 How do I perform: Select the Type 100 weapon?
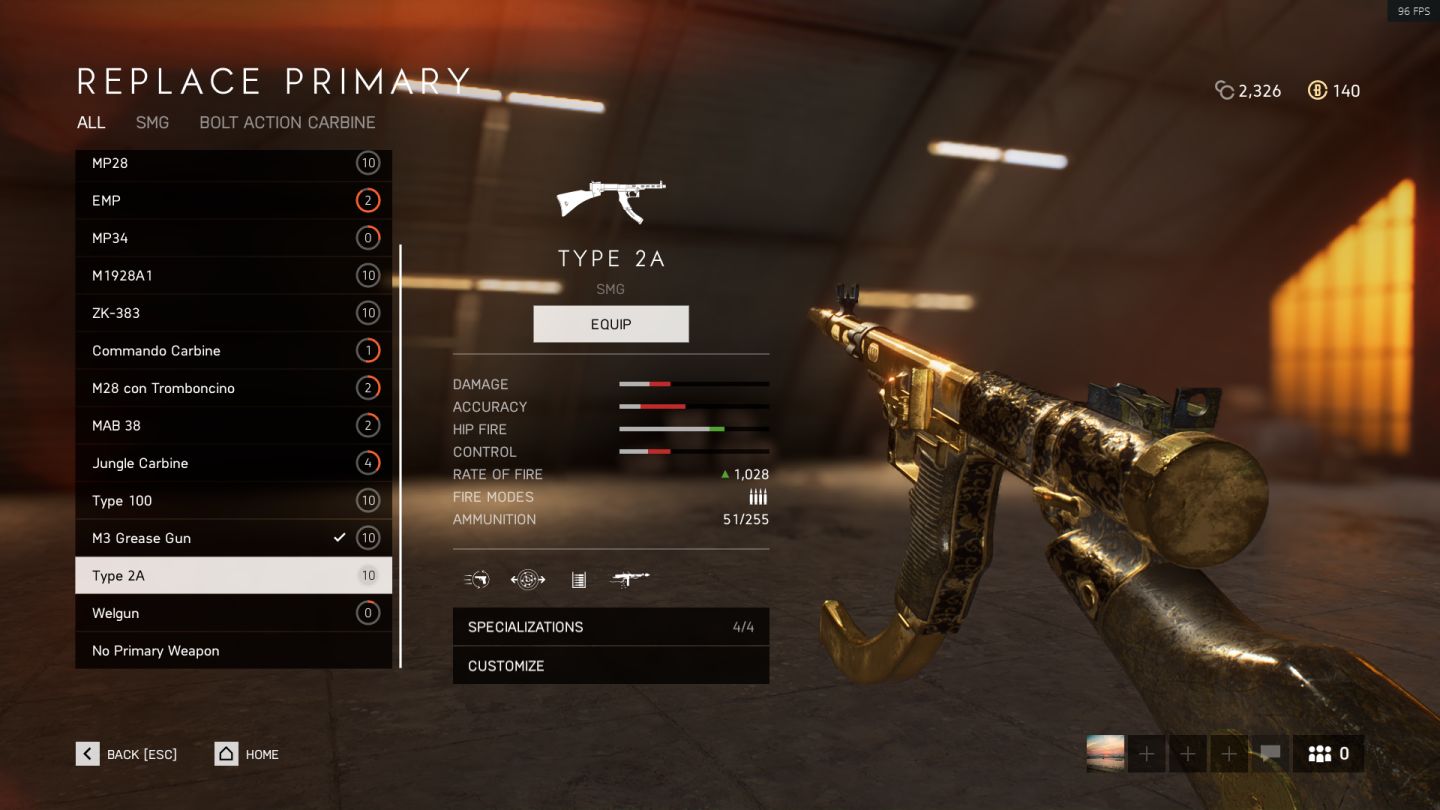tap(233, 501)
